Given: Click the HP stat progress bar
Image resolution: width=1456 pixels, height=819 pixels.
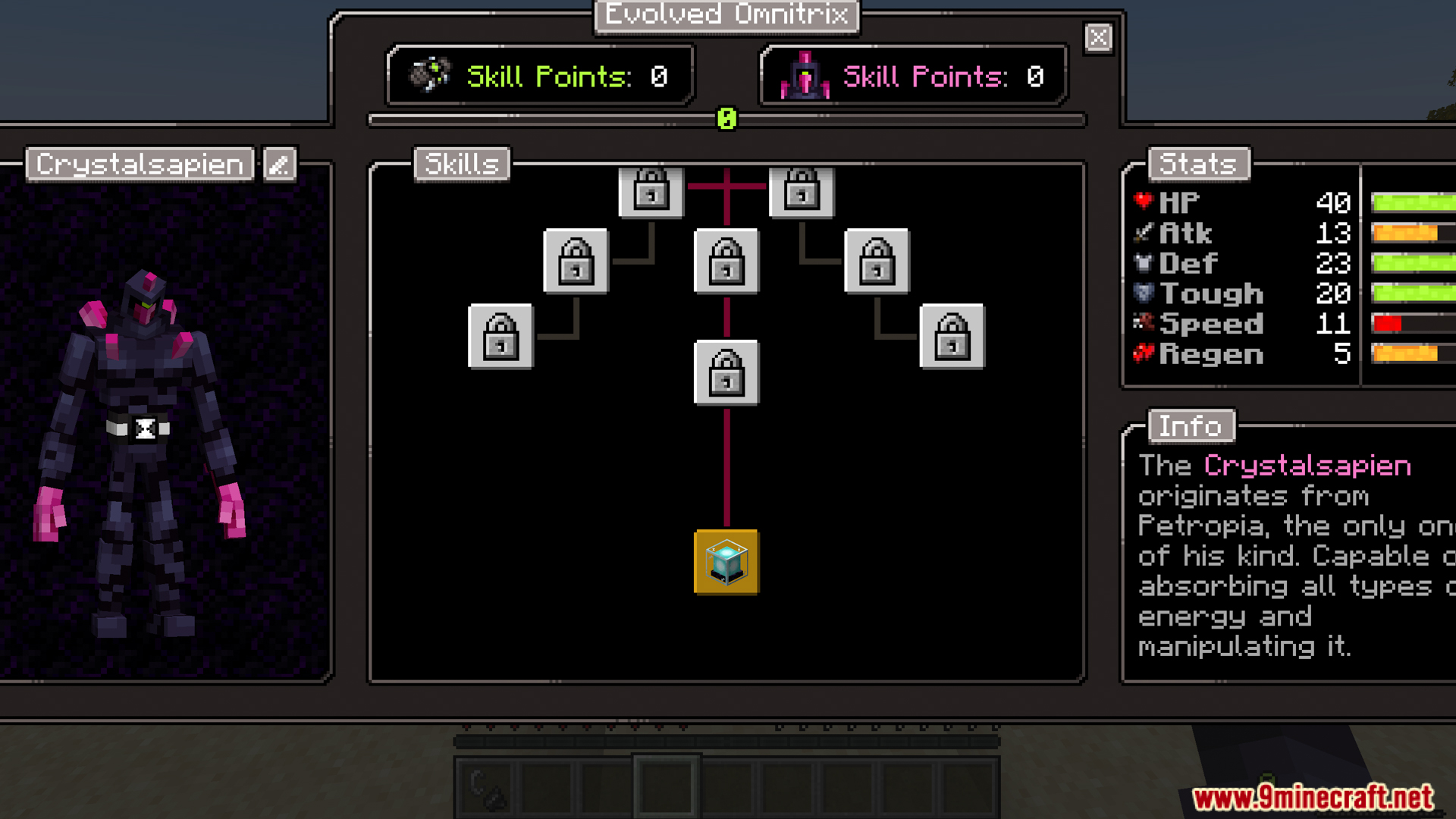Looking at the screenshot, I should [1410, 200].
